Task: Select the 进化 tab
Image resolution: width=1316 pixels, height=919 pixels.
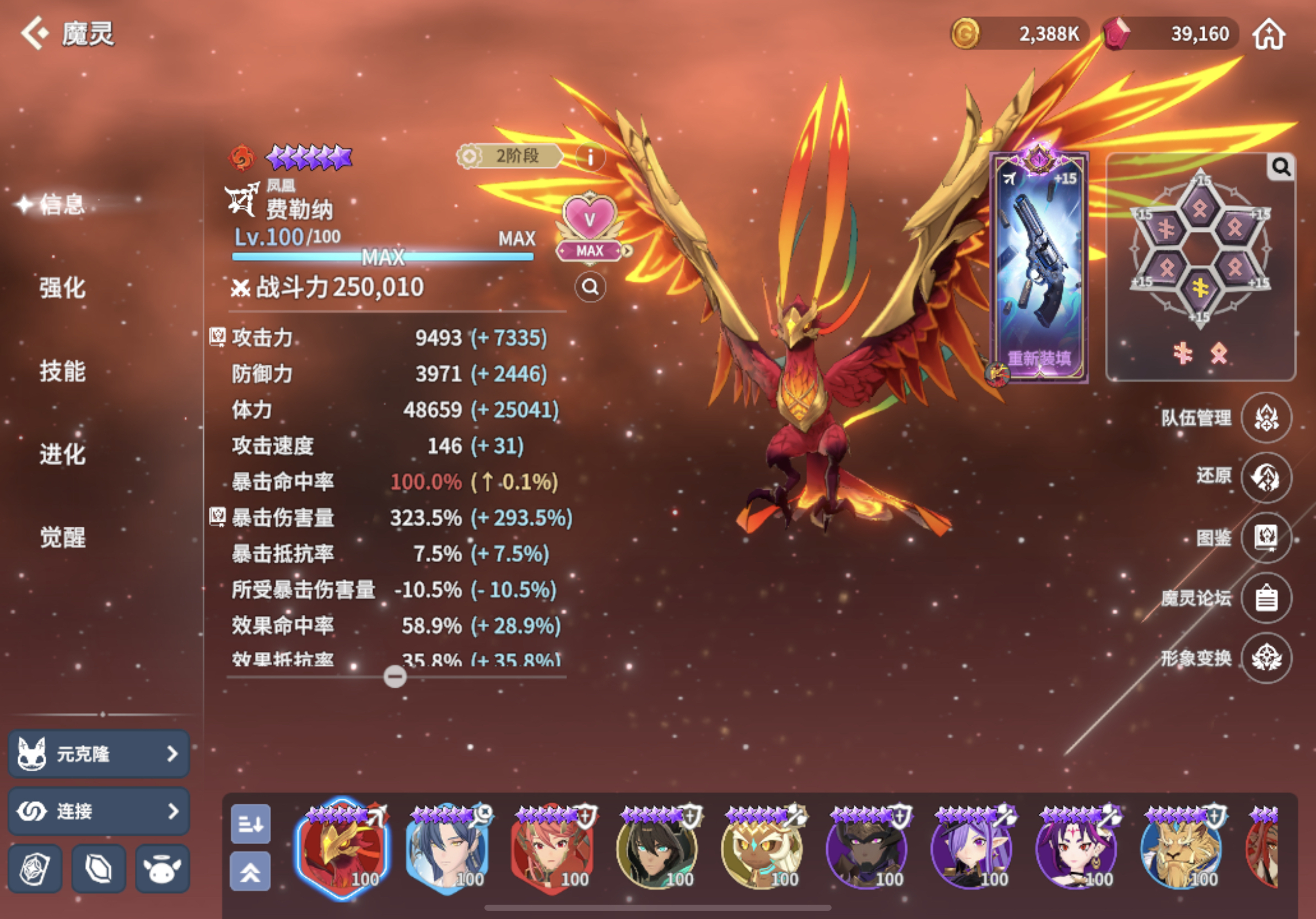Action: (62, 455)
